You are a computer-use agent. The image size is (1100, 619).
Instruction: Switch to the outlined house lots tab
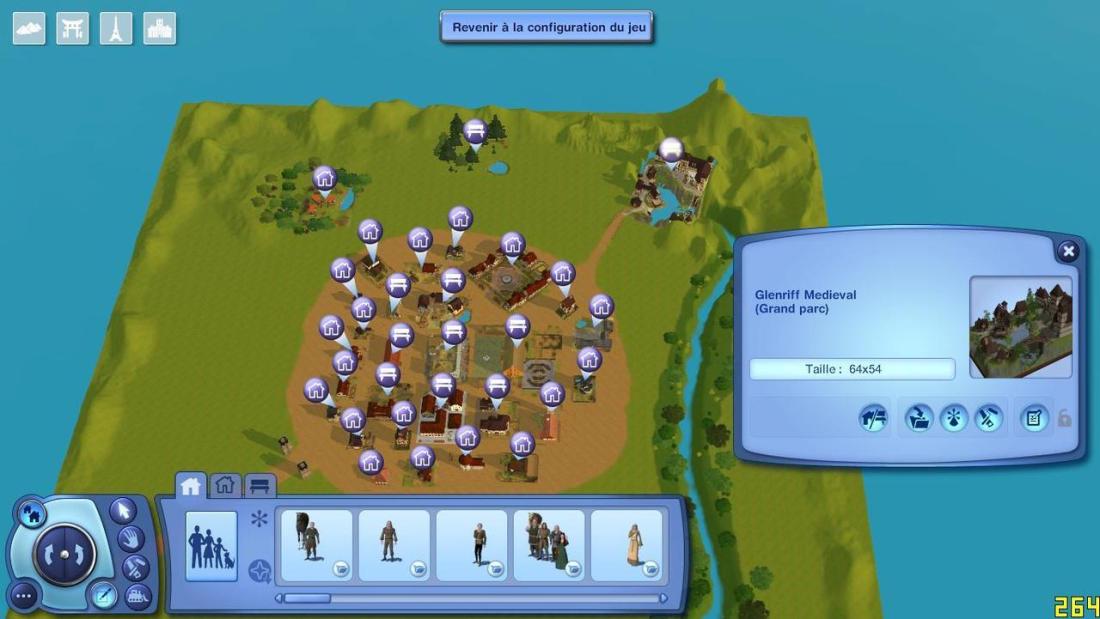pyautogui.click(x=225, y=486)
